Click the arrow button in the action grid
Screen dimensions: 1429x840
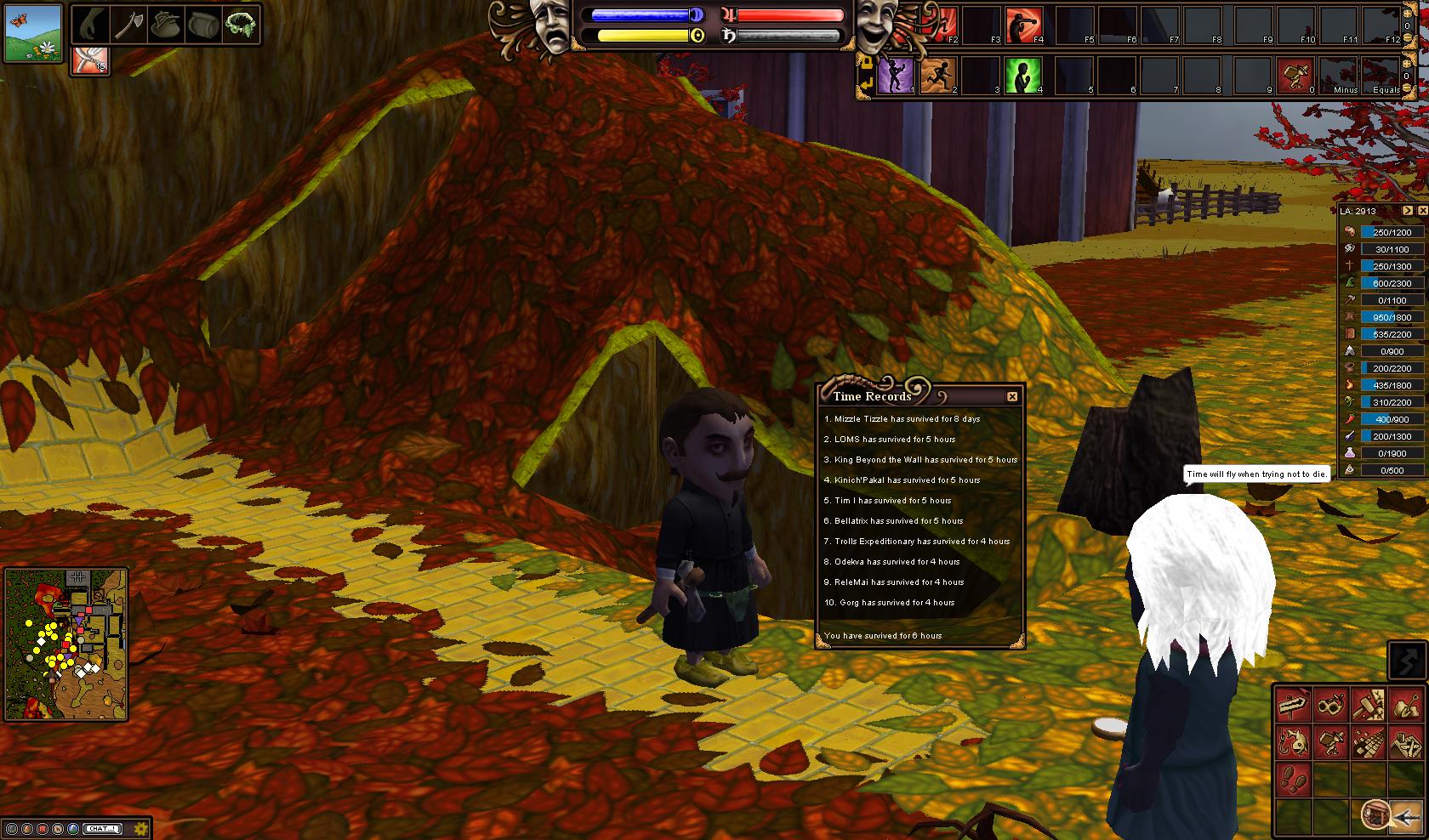(1408, 816)
